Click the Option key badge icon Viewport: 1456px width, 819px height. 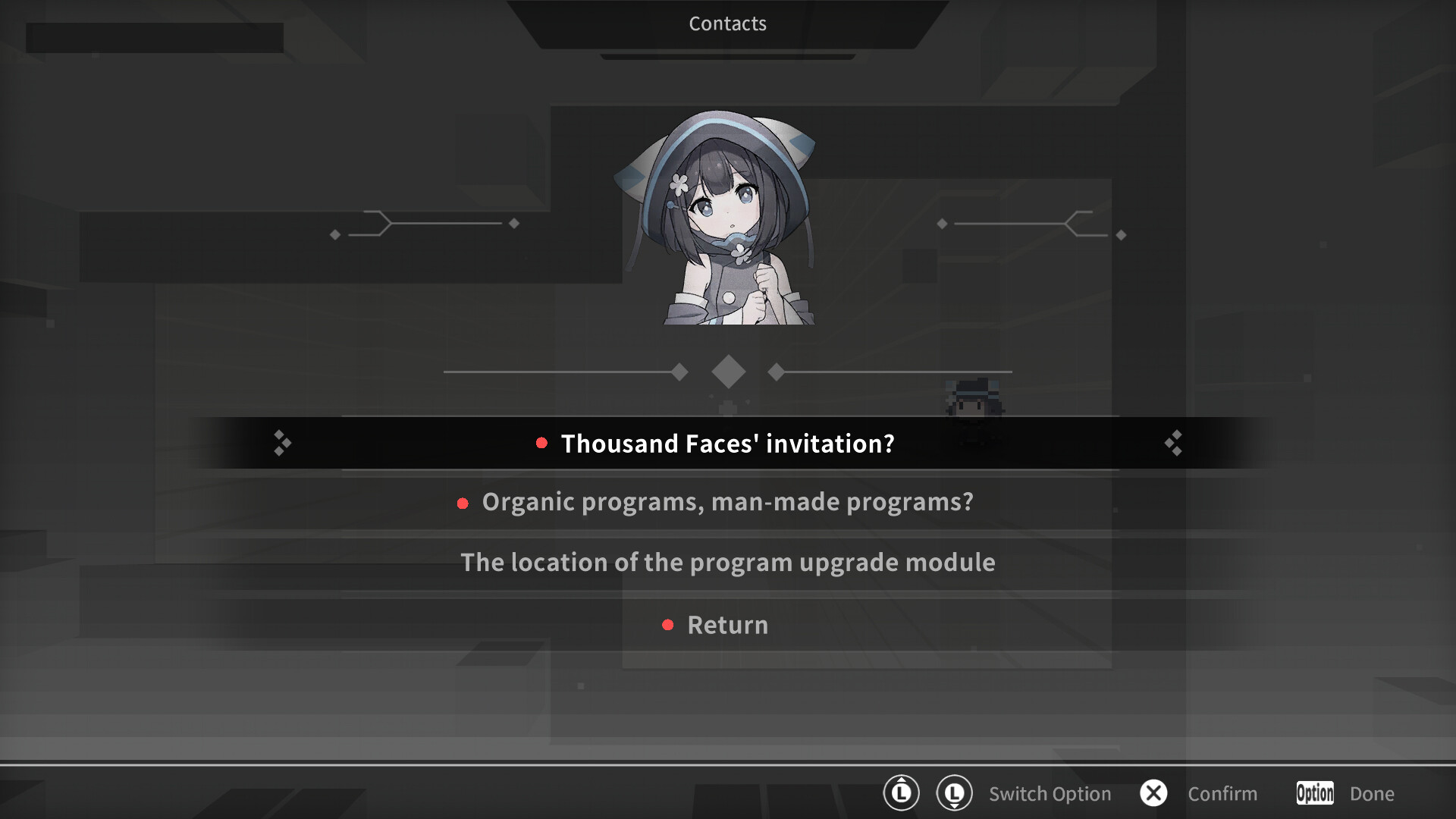click(1314, 793)
